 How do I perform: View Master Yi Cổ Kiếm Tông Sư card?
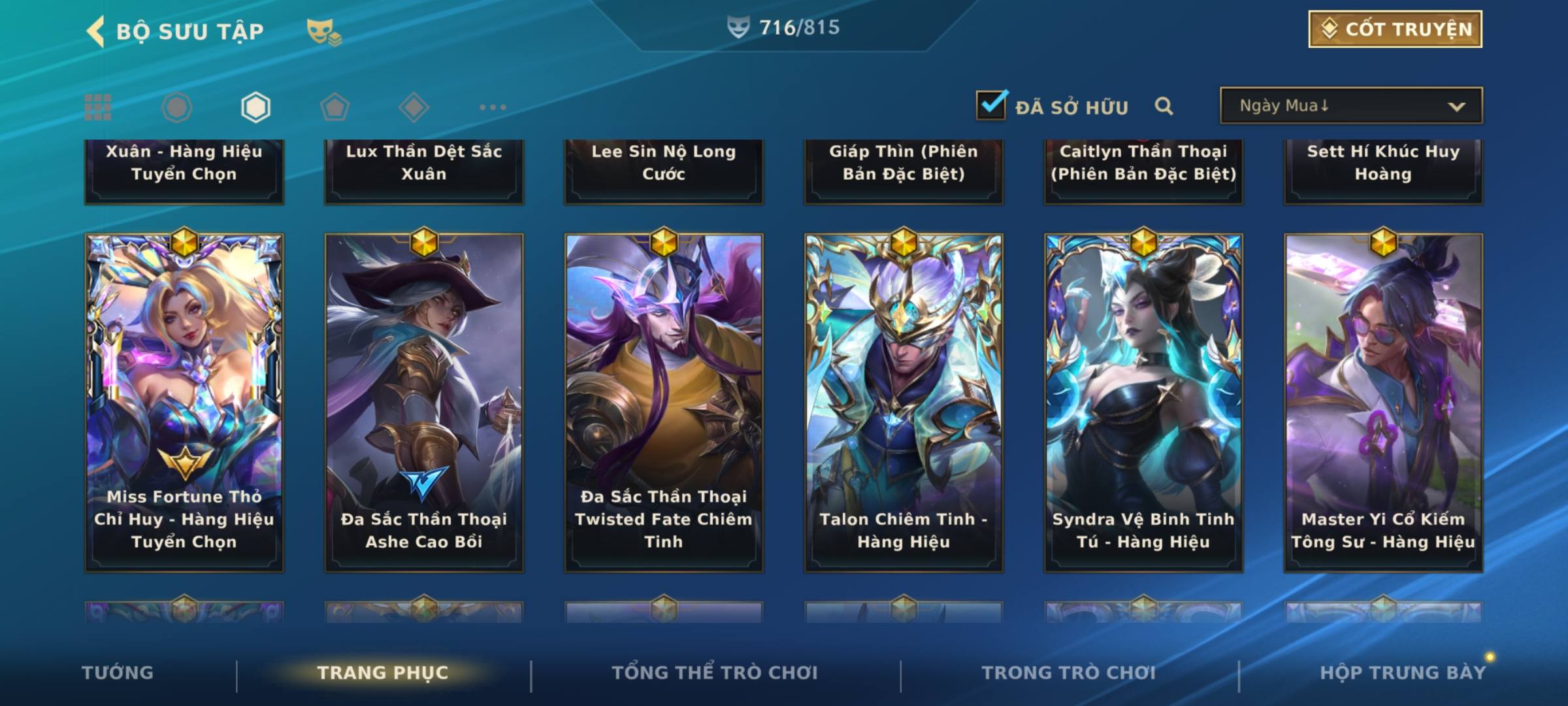click(x=1383, y=402)
